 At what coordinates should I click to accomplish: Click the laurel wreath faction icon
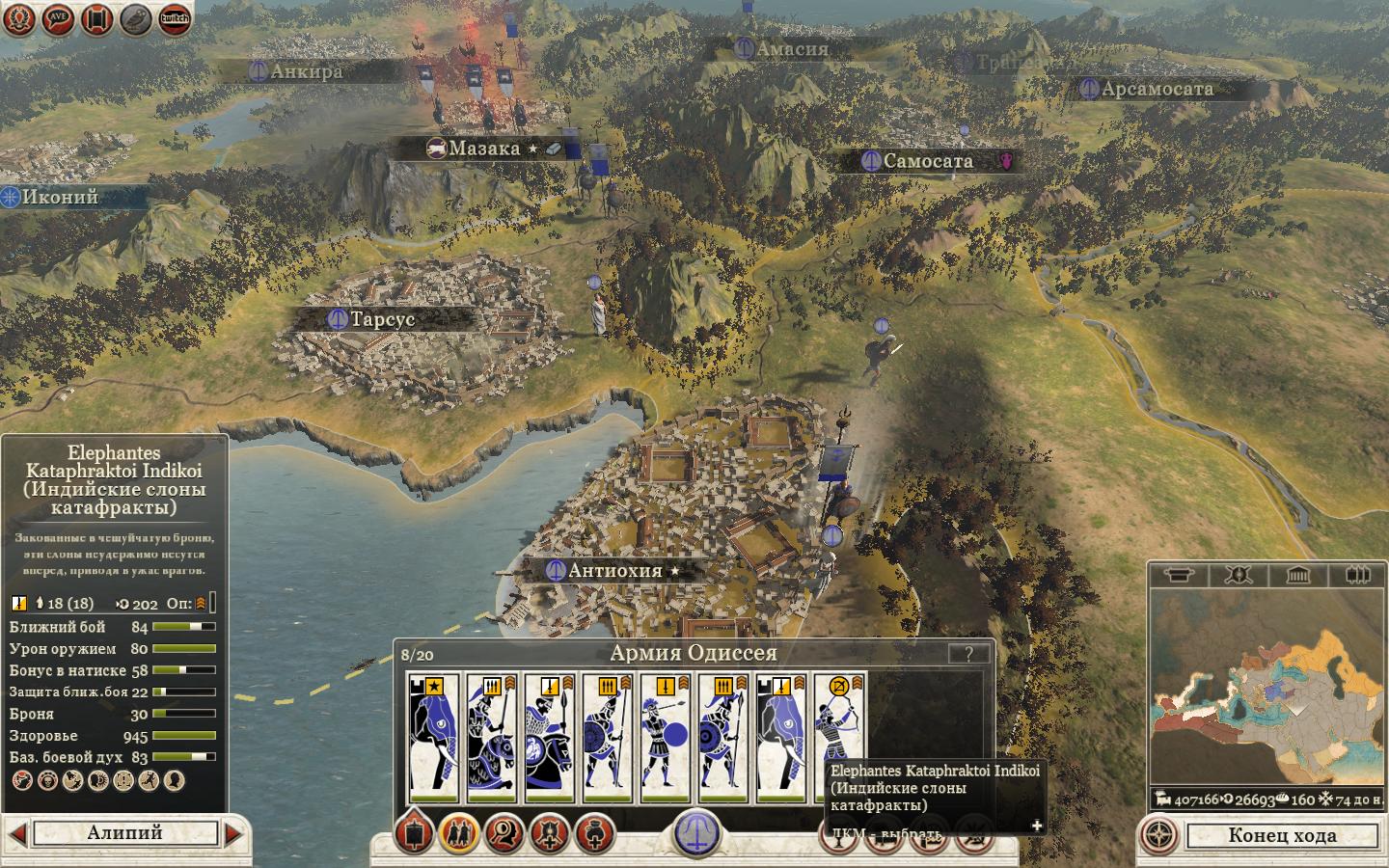(x=19, y=18)
